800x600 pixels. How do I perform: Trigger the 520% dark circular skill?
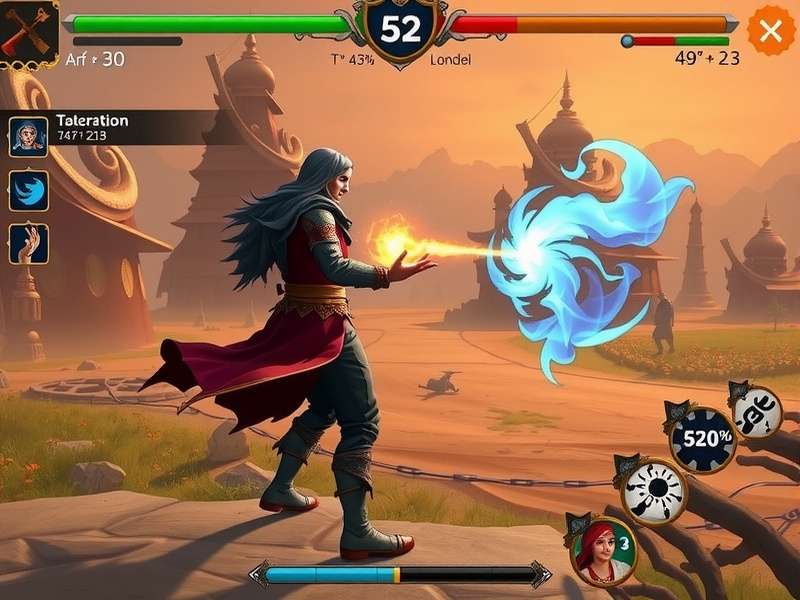point(702,438)
